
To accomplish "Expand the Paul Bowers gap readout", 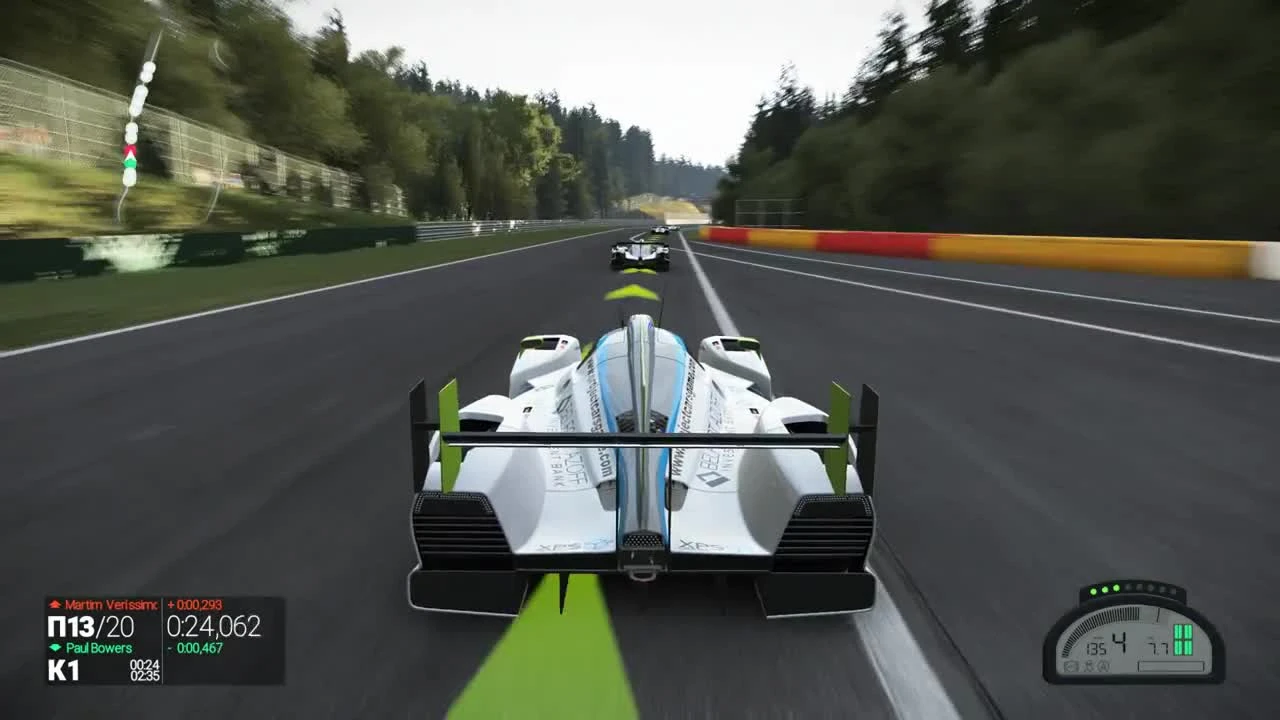I will (194, 647).
